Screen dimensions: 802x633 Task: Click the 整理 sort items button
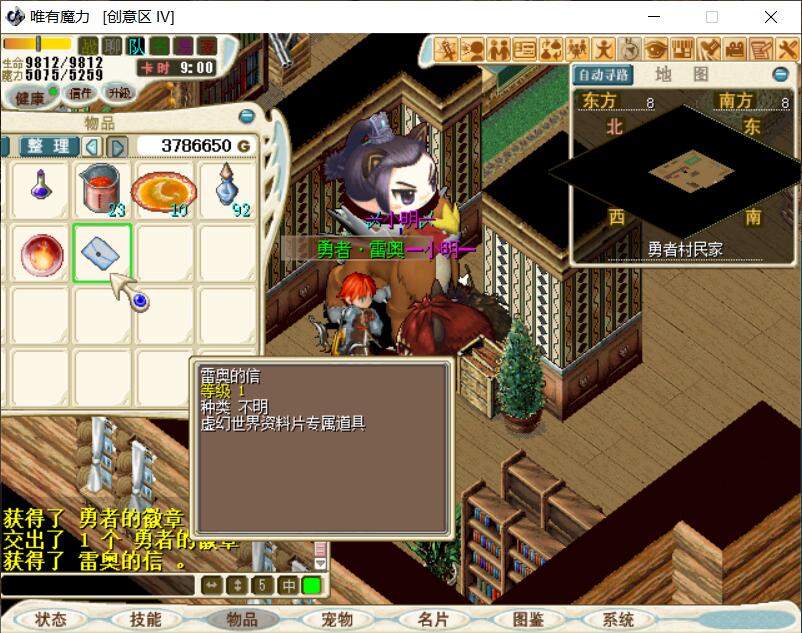pos(48,146)
